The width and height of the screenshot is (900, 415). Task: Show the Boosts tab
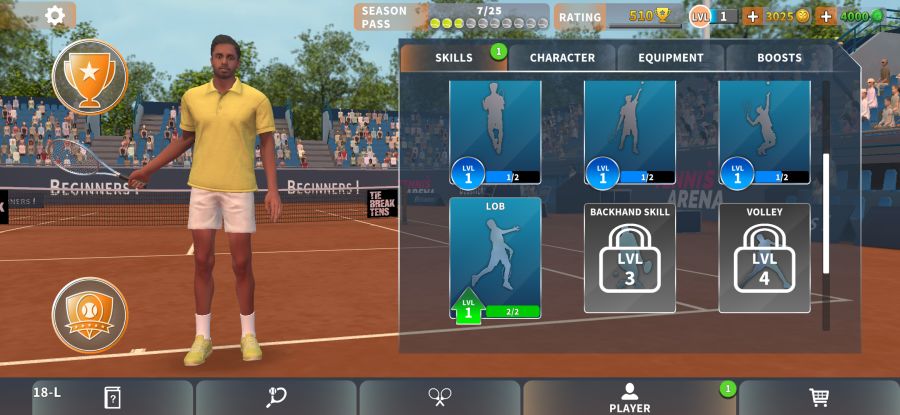[779, 58]
